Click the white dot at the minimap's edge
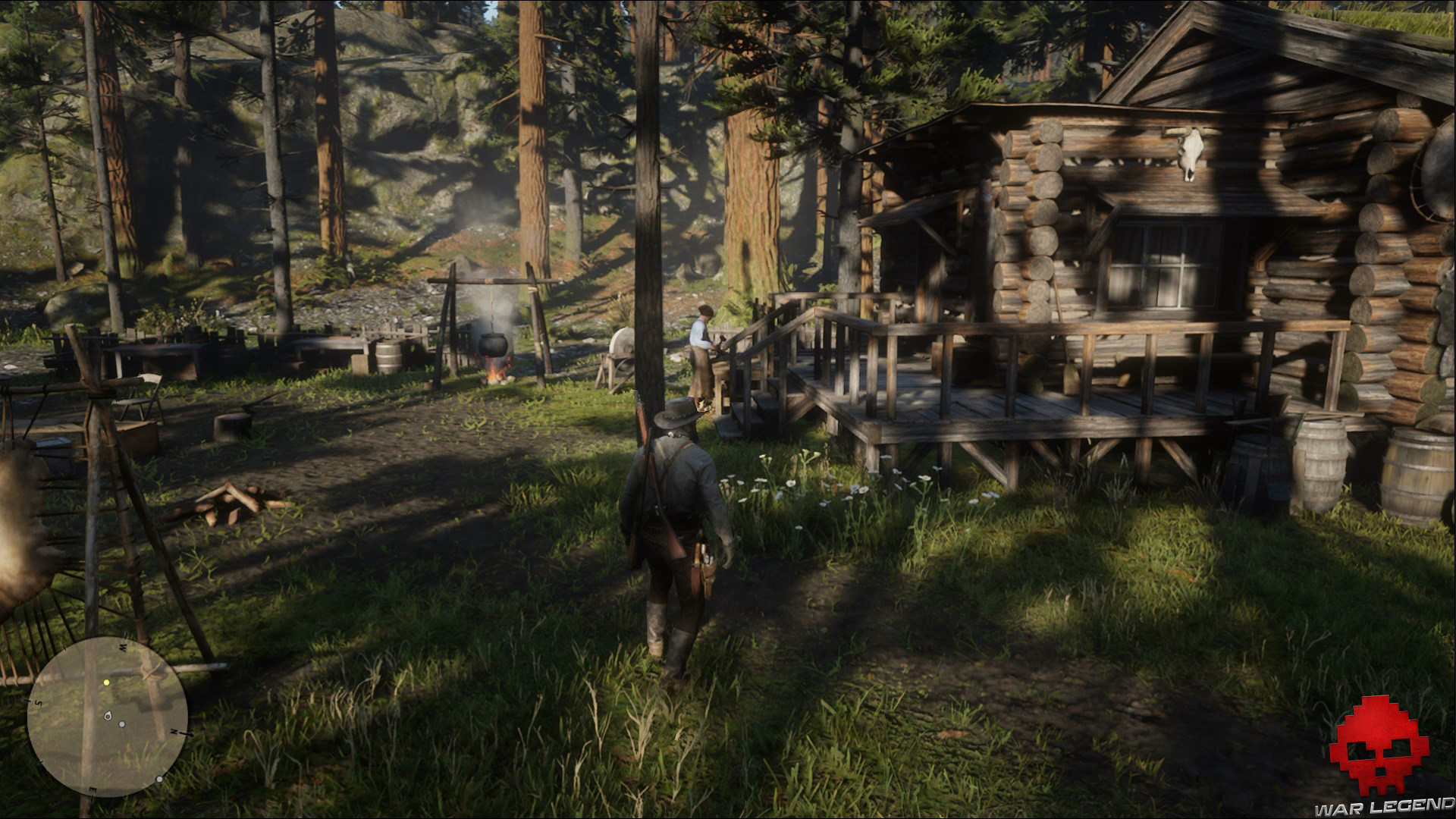This screenshot has width=1456, height=819. (x=159, y=780)
